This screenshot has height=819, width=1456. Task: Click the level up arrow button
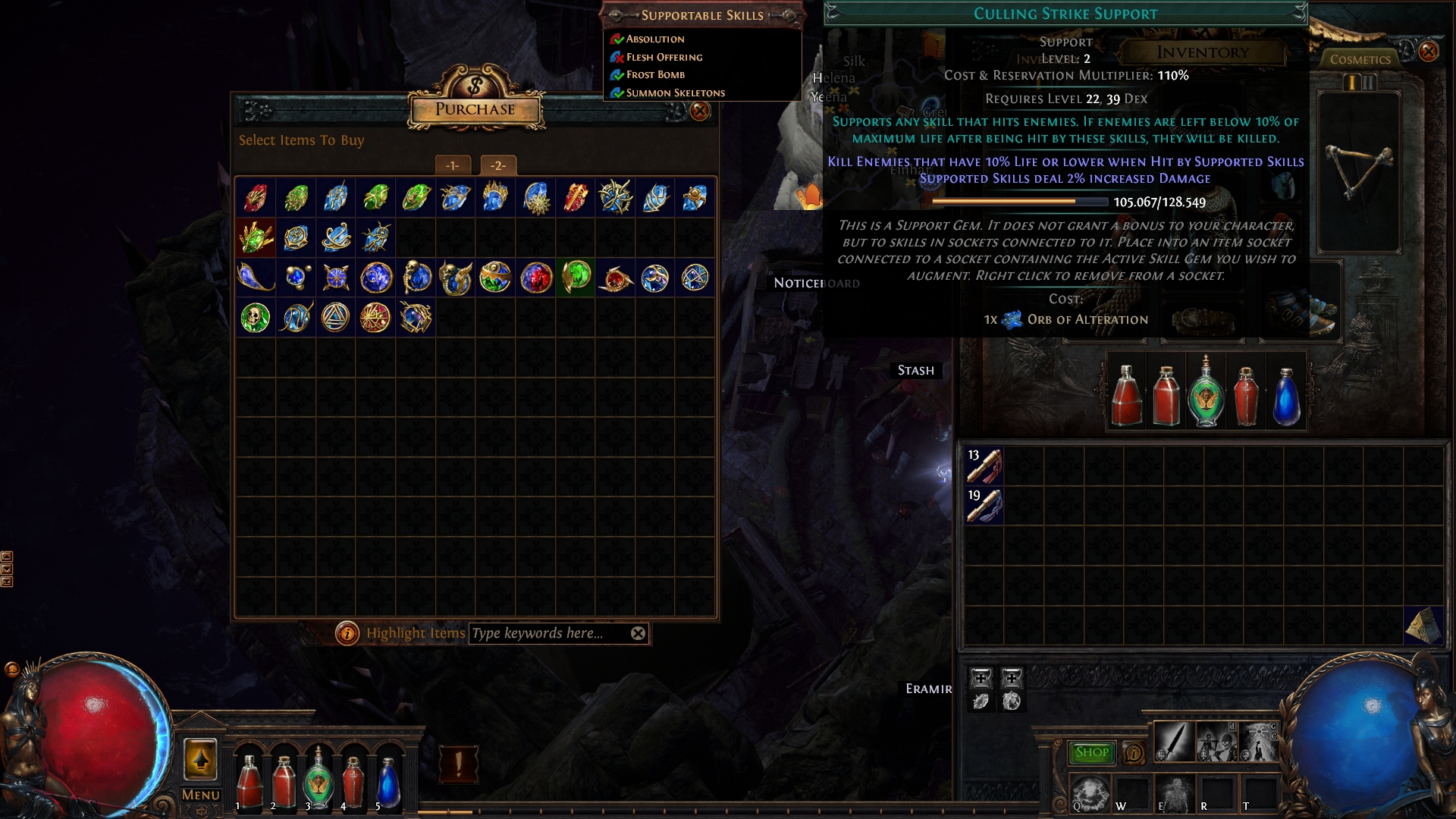coord(201,759)
